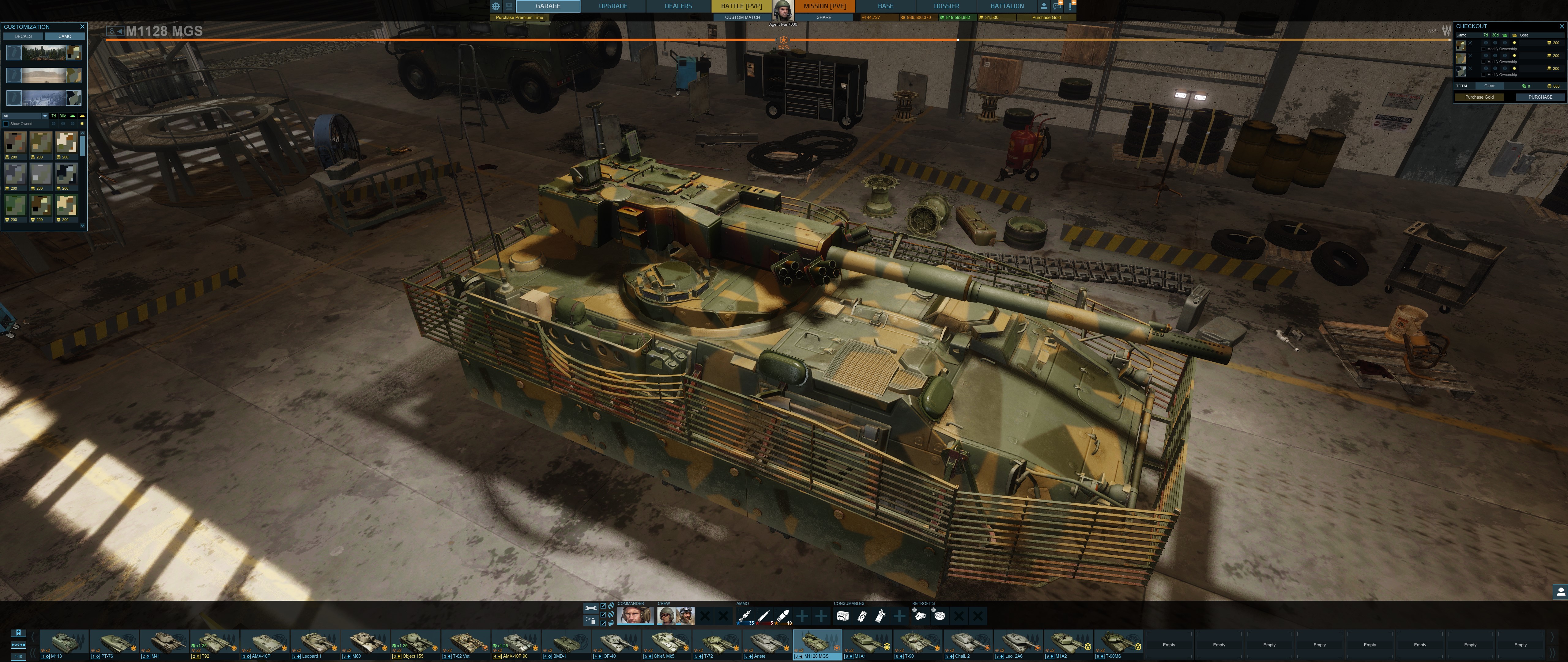Image resolution: width=1568 pixels, height=662 pixels.
Task: Start a Battle [PVP] match
Action: coord(741,6)
